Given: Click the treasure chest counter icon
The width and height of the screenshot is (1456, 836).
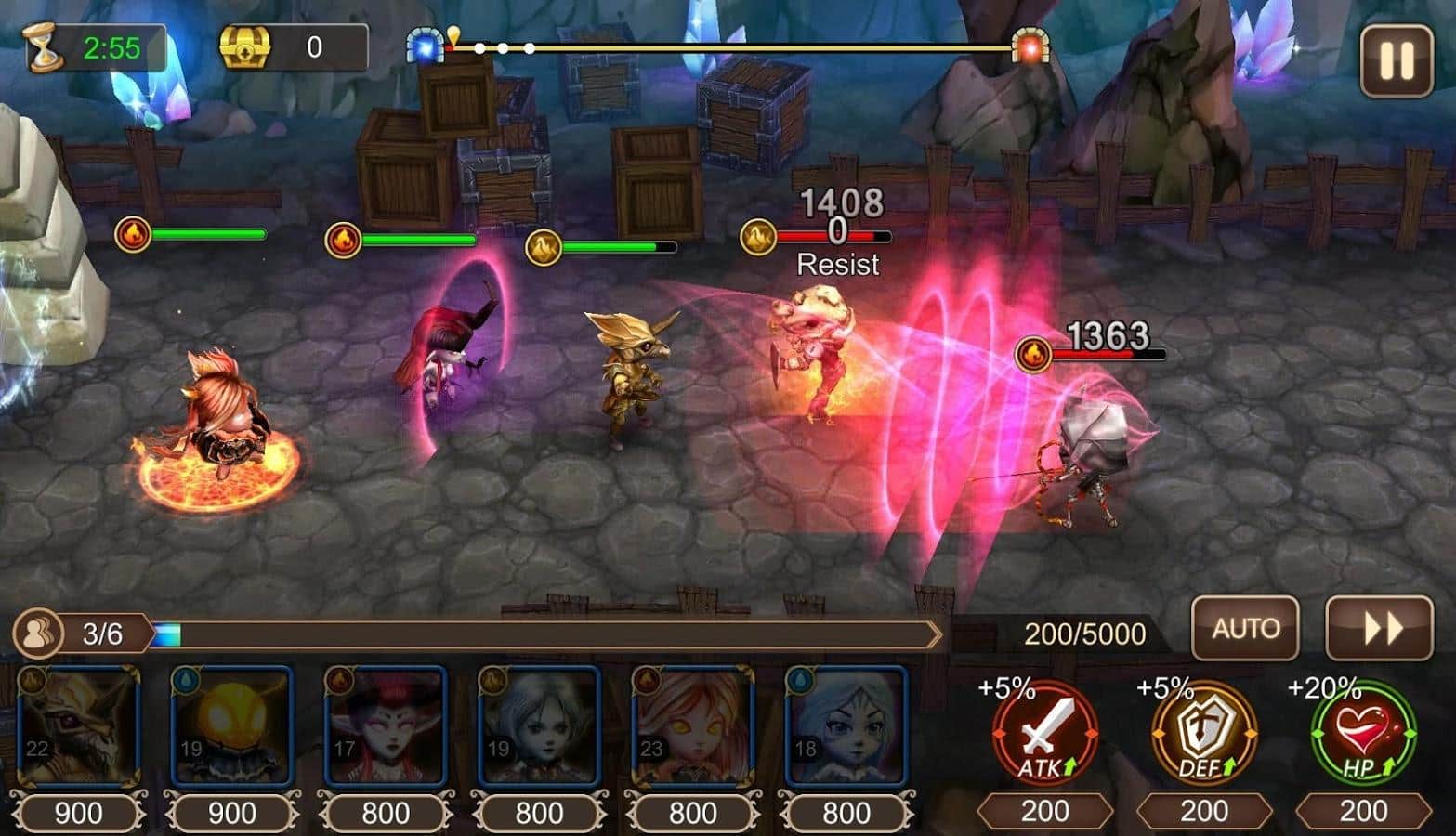Looking at the screenshot, I should coord(245,46).
